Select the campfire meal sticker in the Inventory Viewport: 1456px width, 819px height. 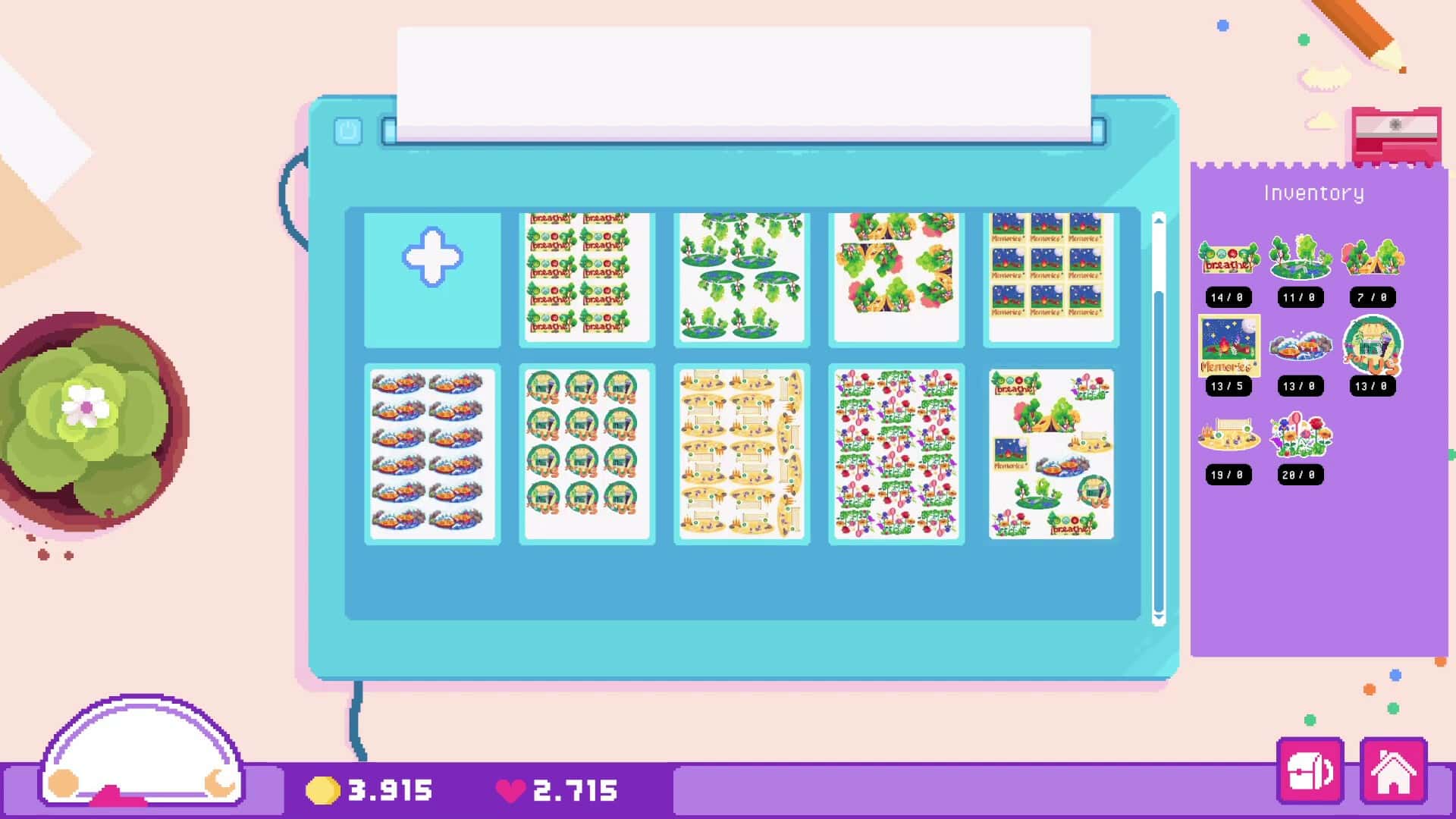[x=1300, y=346]
